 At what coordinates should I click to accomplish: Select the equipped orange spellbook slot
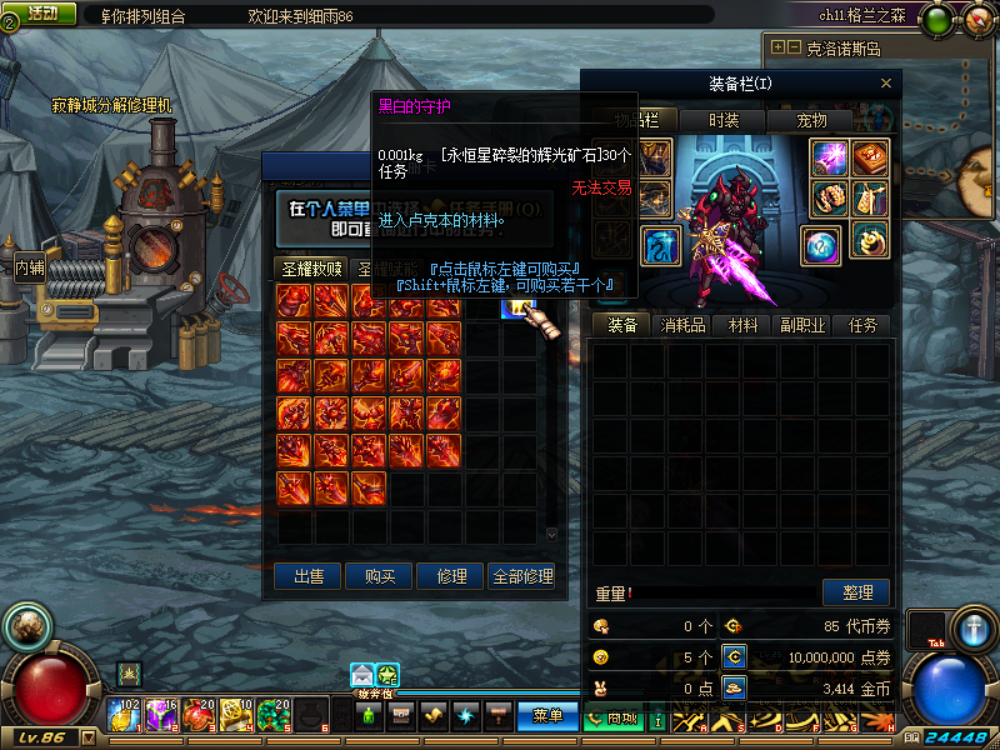click(x=869, y=158)
